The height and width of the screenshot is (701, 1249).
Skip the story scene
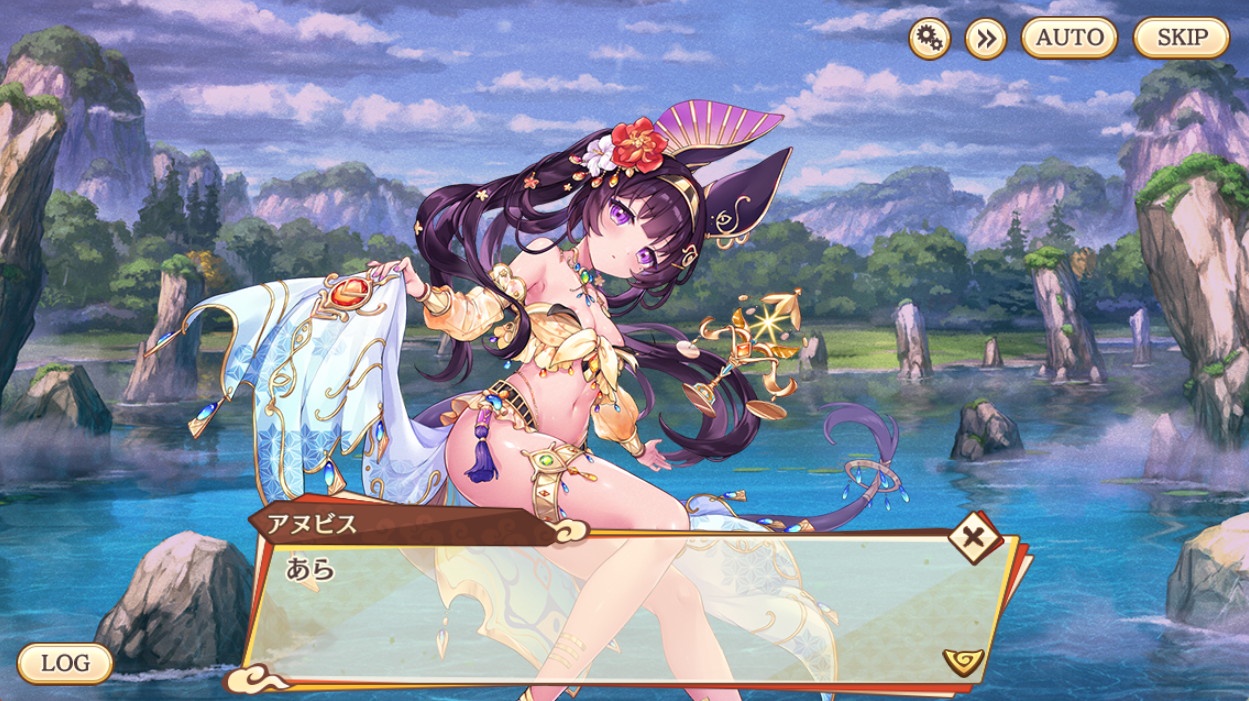(x=1181, y=38)
